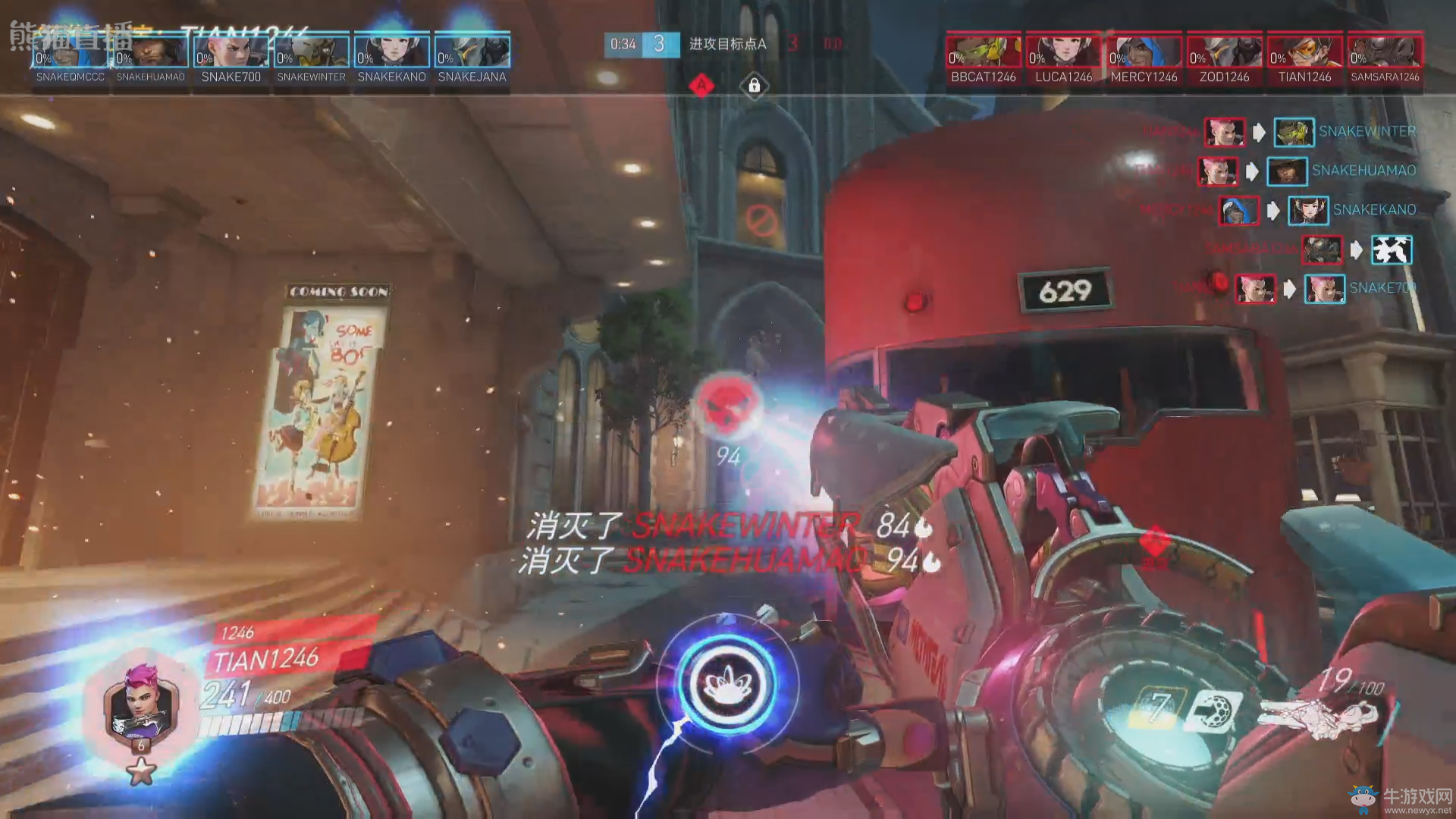Select SNAKEQMCCC's player portrait
The image size is (1456, 819).
coord(71,51)
